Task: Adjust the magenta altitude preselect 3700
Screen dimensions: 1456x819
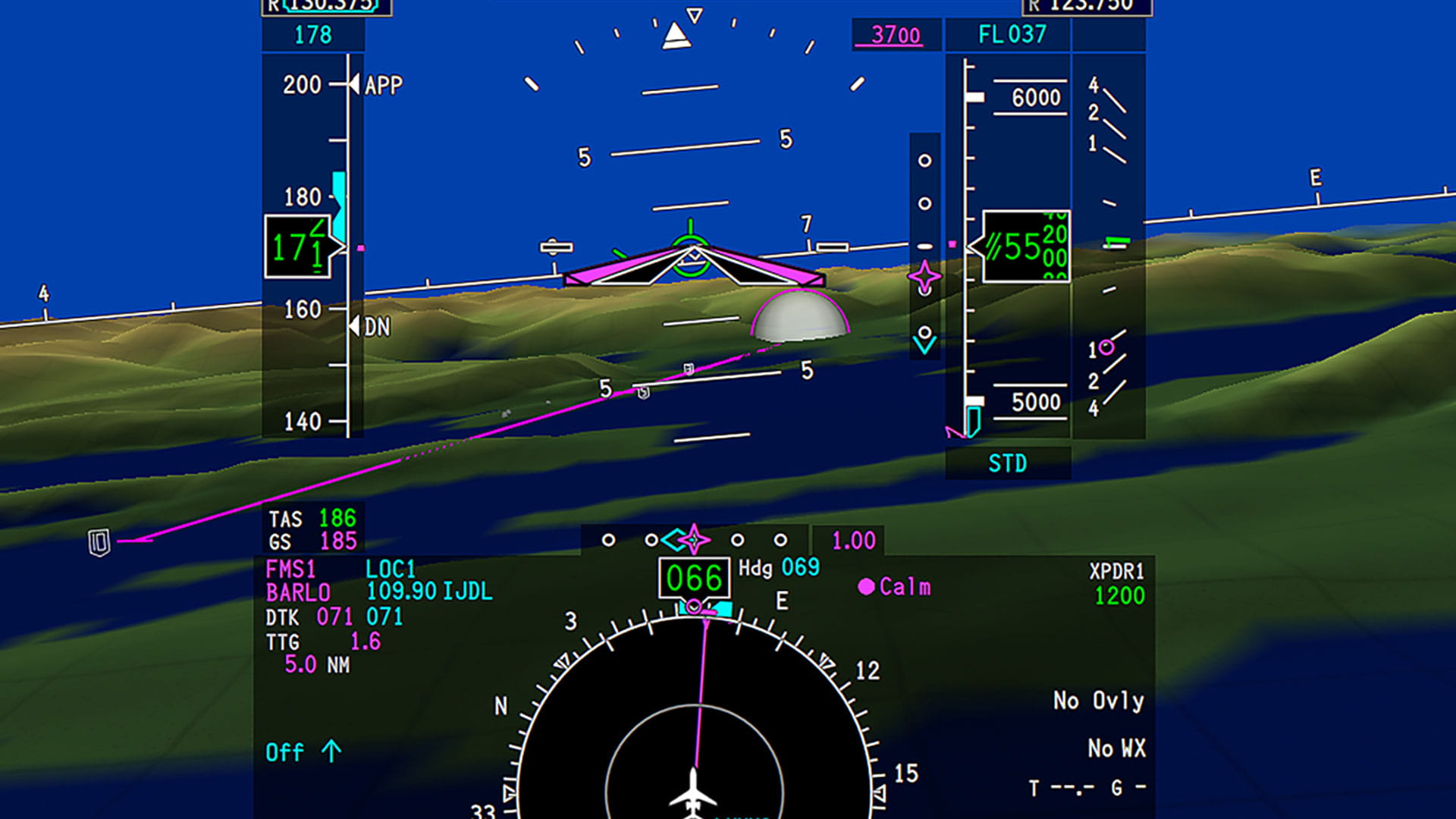Action: click(894, 35)
